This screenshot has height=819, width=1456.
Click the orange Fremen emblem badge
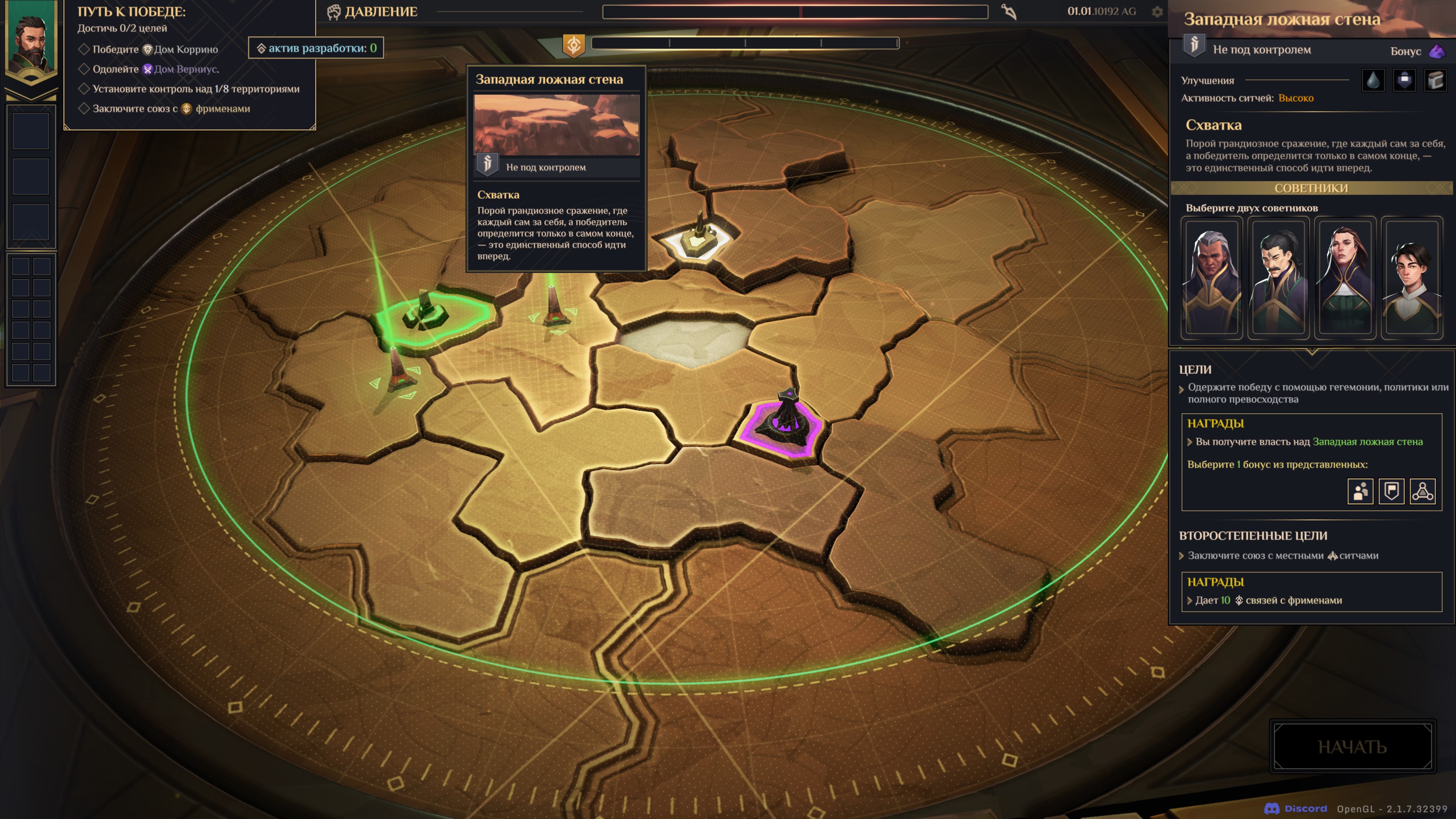[x=573, y=45]
